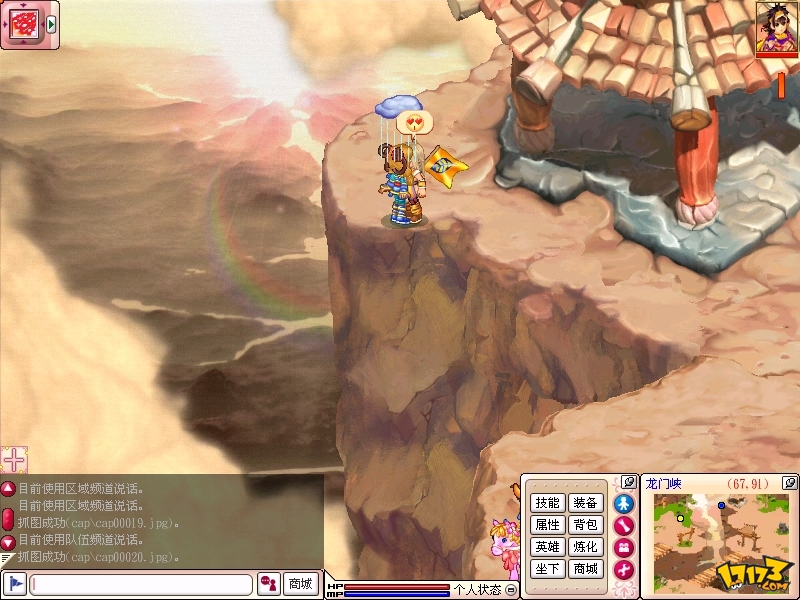
Task: Show the 属性 attributes panel
Action: [547, 525]
